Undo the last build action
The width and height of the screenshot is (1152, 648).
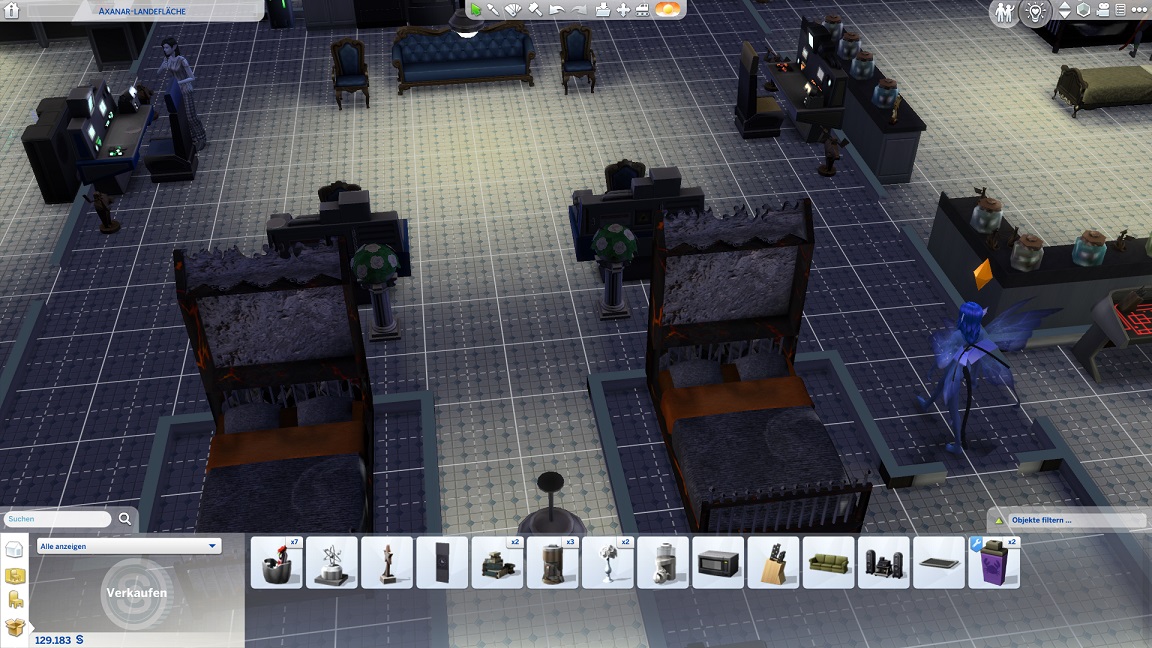(556, 10)
